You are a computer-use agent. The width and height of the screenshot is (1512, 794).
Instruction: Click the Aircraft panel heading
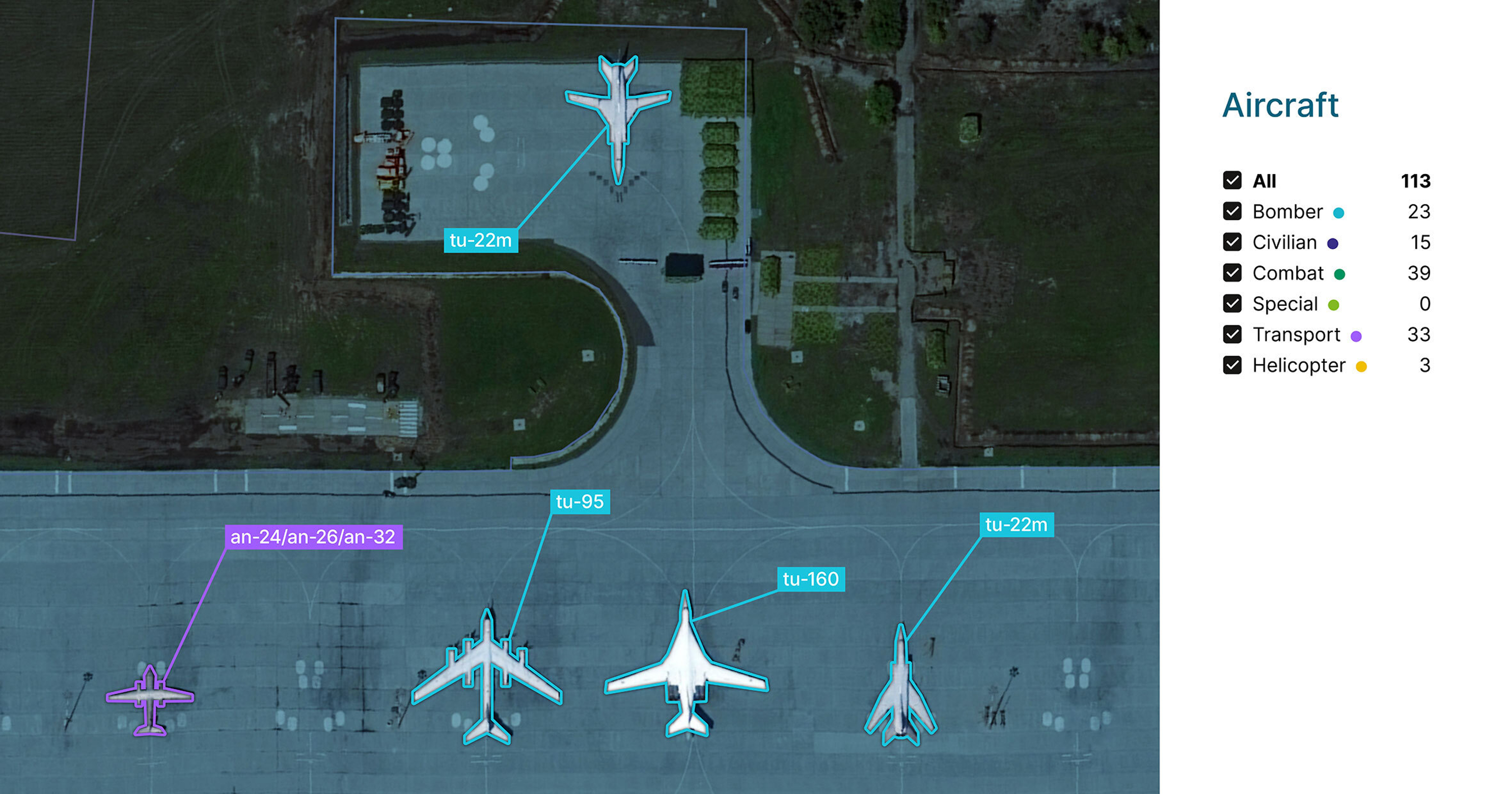tap(1280, 105)
